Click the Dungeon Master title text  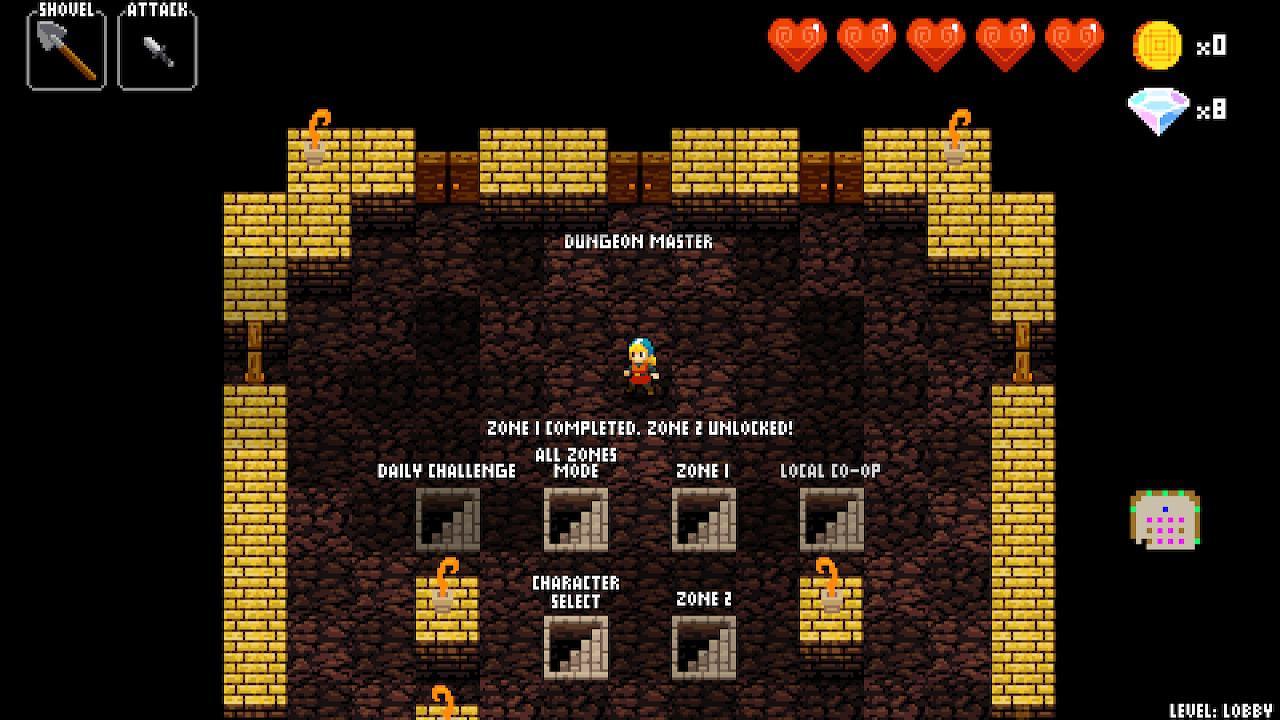click(640, 241)
